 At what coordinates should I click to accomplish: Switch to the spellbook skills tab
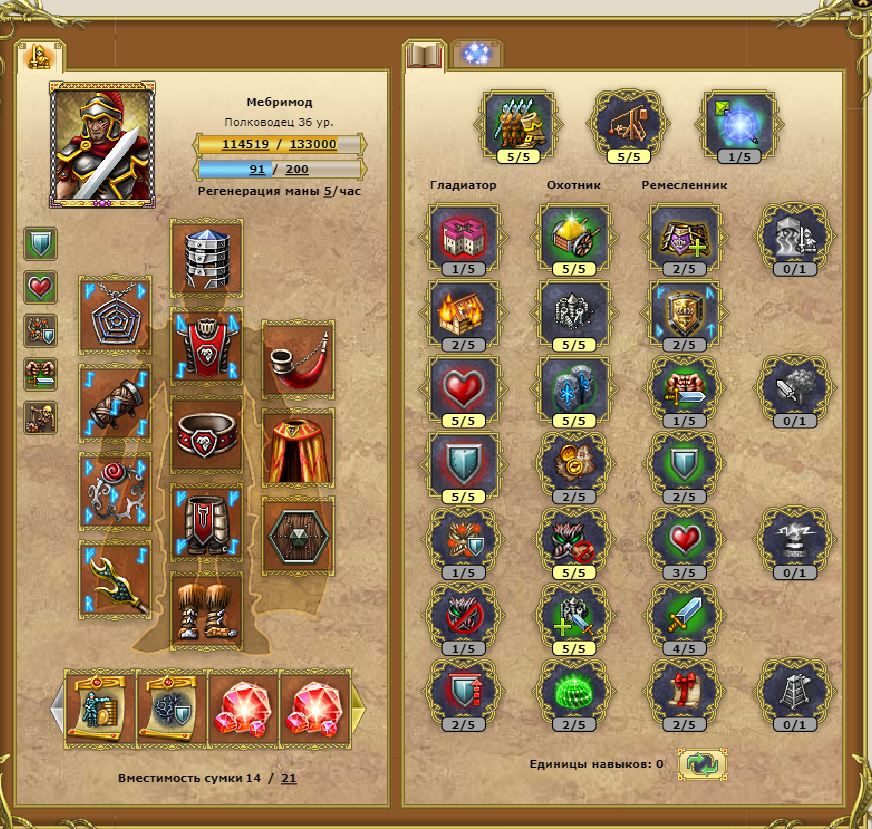pos(424,56)
